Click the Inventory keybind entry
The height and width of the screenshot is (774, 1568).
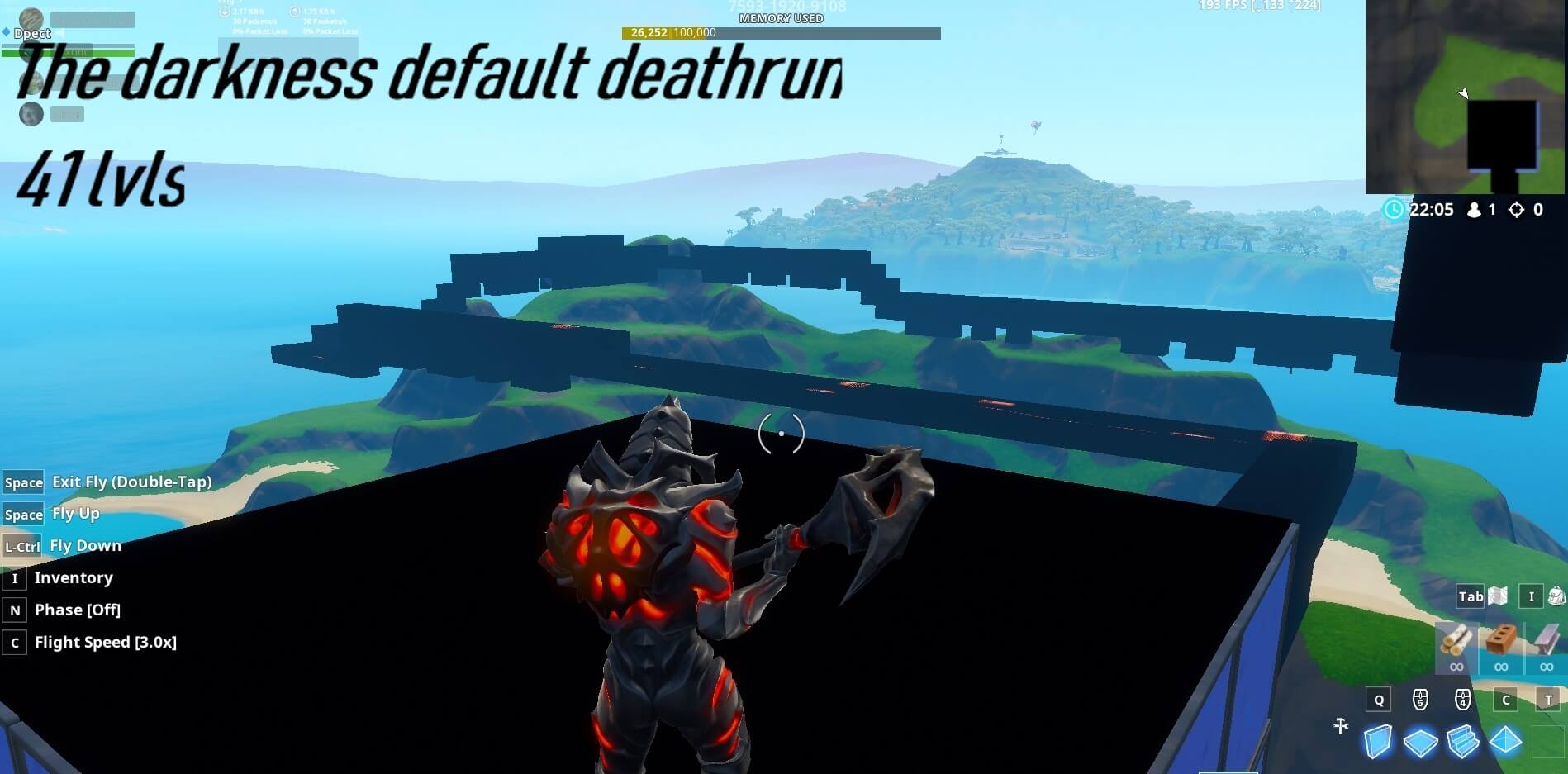[x=74, y=577]
